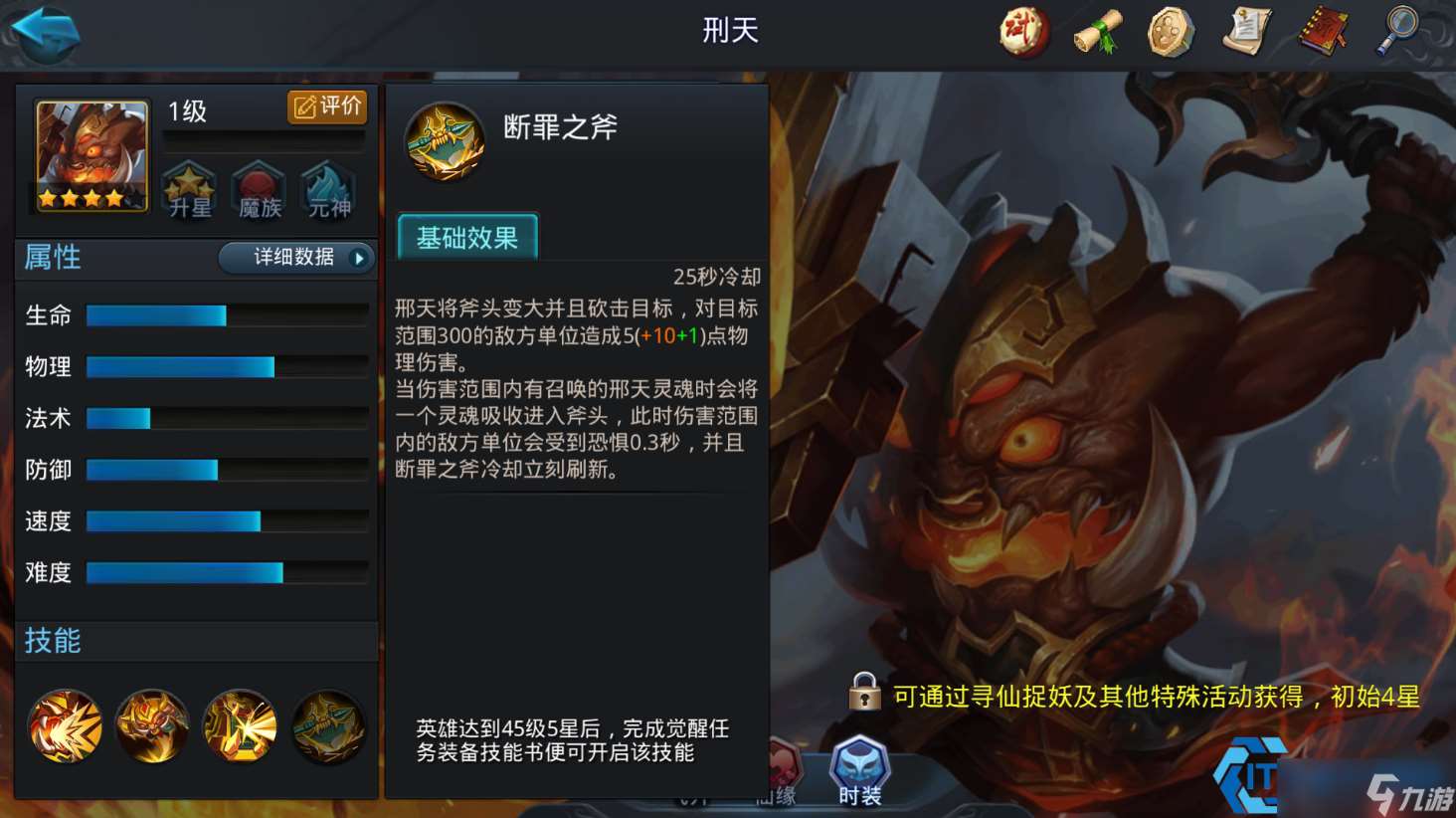
Task: Click the magnifying glass search icon
Action: click(x=1397, y=31)
